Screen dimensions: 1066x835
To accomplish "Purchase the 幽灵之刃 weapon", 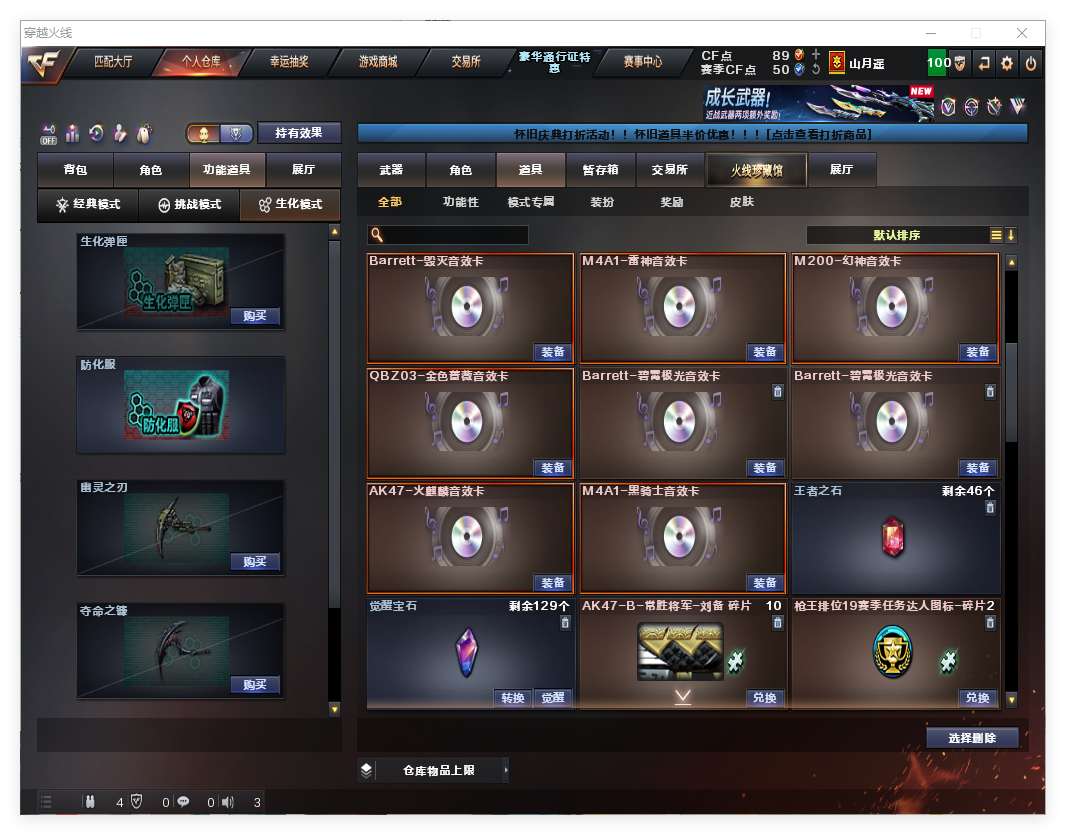I will (254, 562).
